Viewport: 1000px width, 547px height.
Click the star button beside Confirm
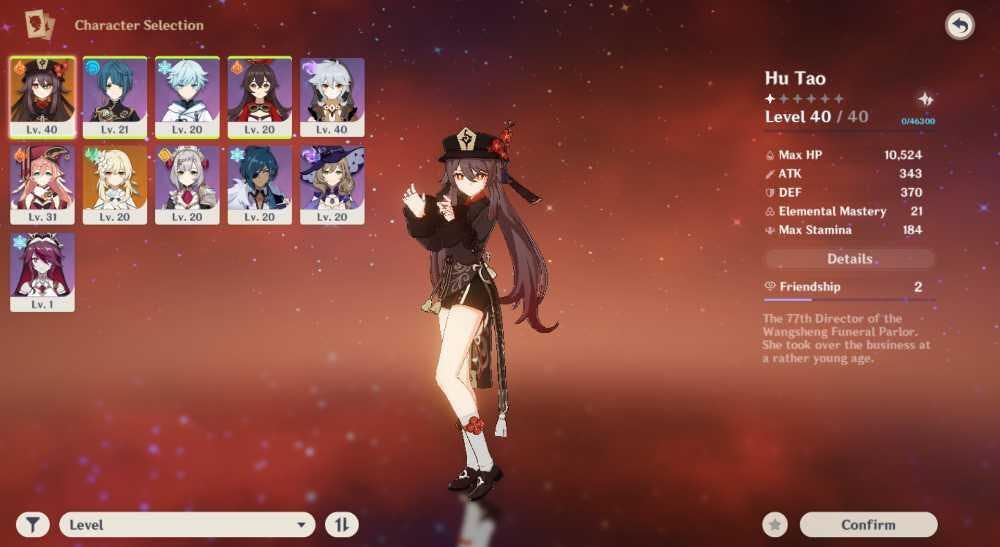pos(775,524)
